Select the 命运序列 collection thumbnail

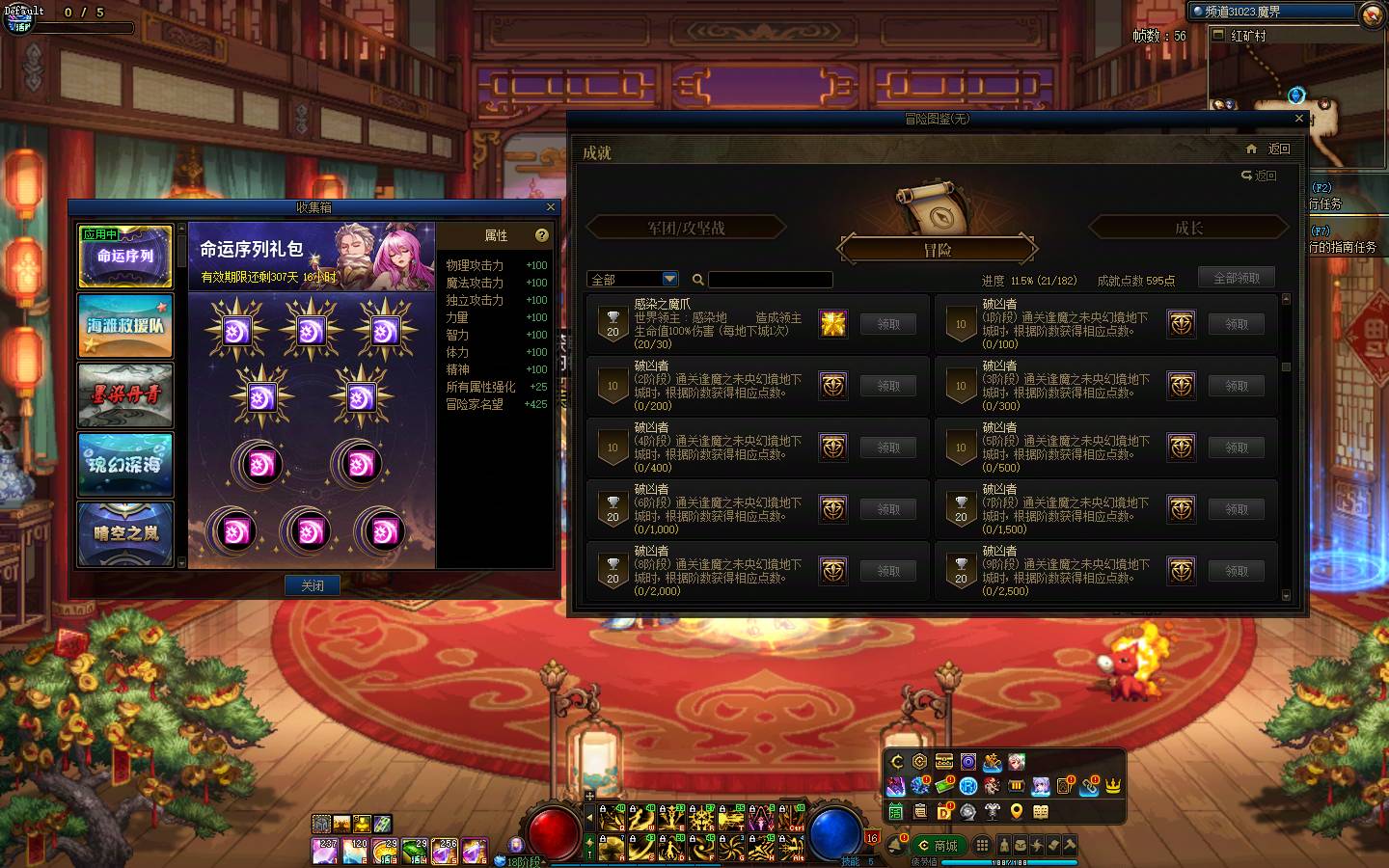point(125,257)
